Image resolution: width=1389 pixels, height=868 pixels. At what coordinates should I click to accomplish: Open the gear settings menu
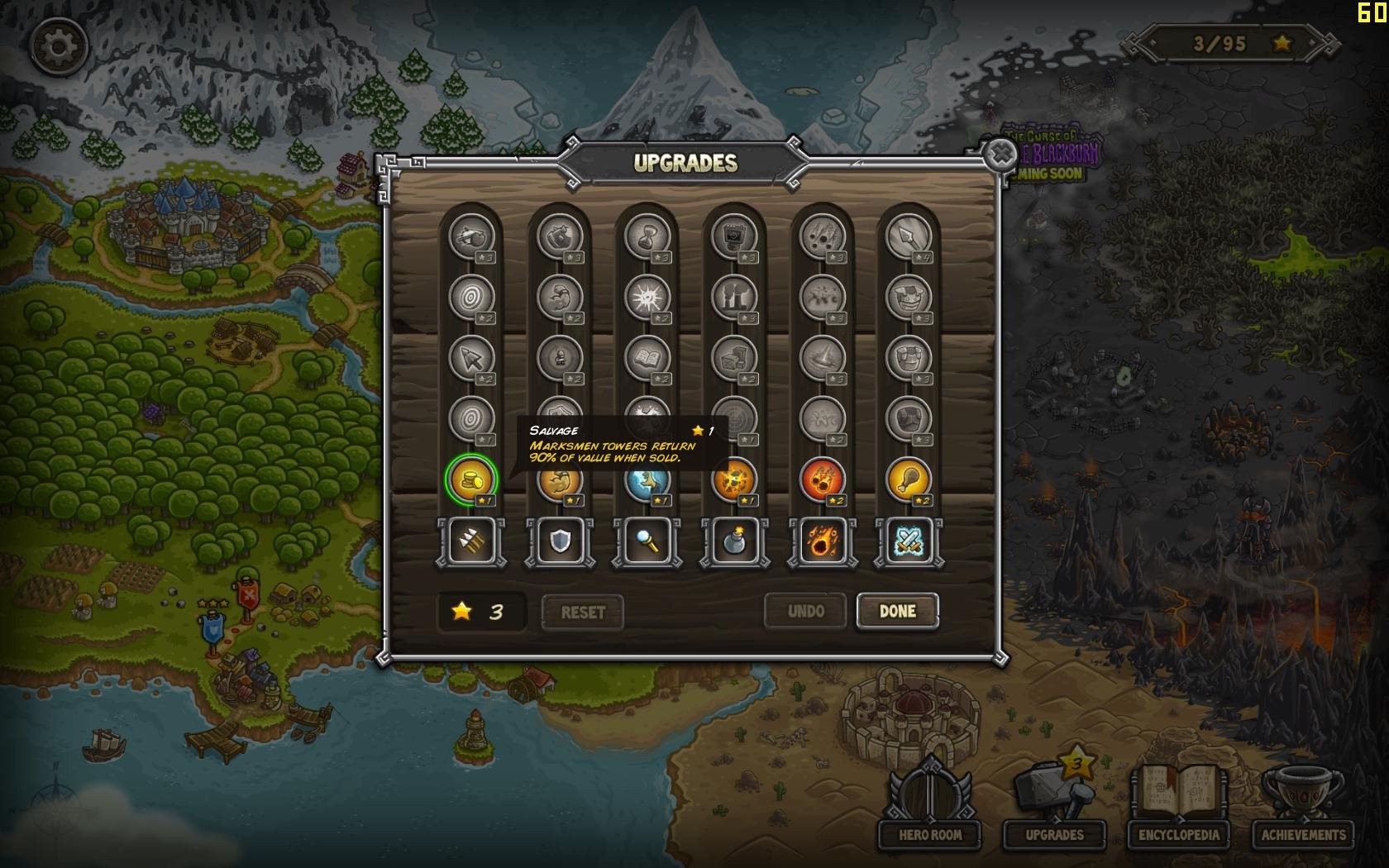tap(58, 46)
